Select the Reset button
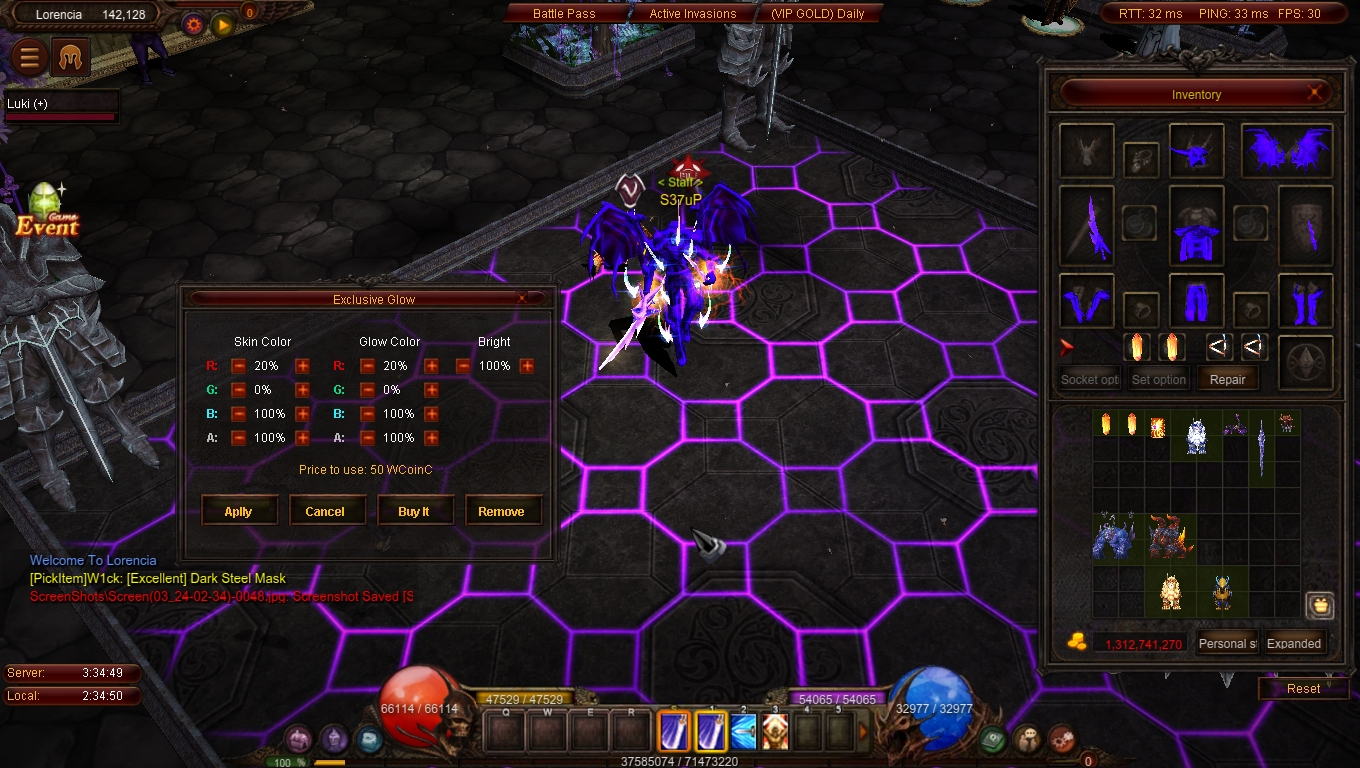This screenshot has height=768, width=1360. tap(1303, 688)
